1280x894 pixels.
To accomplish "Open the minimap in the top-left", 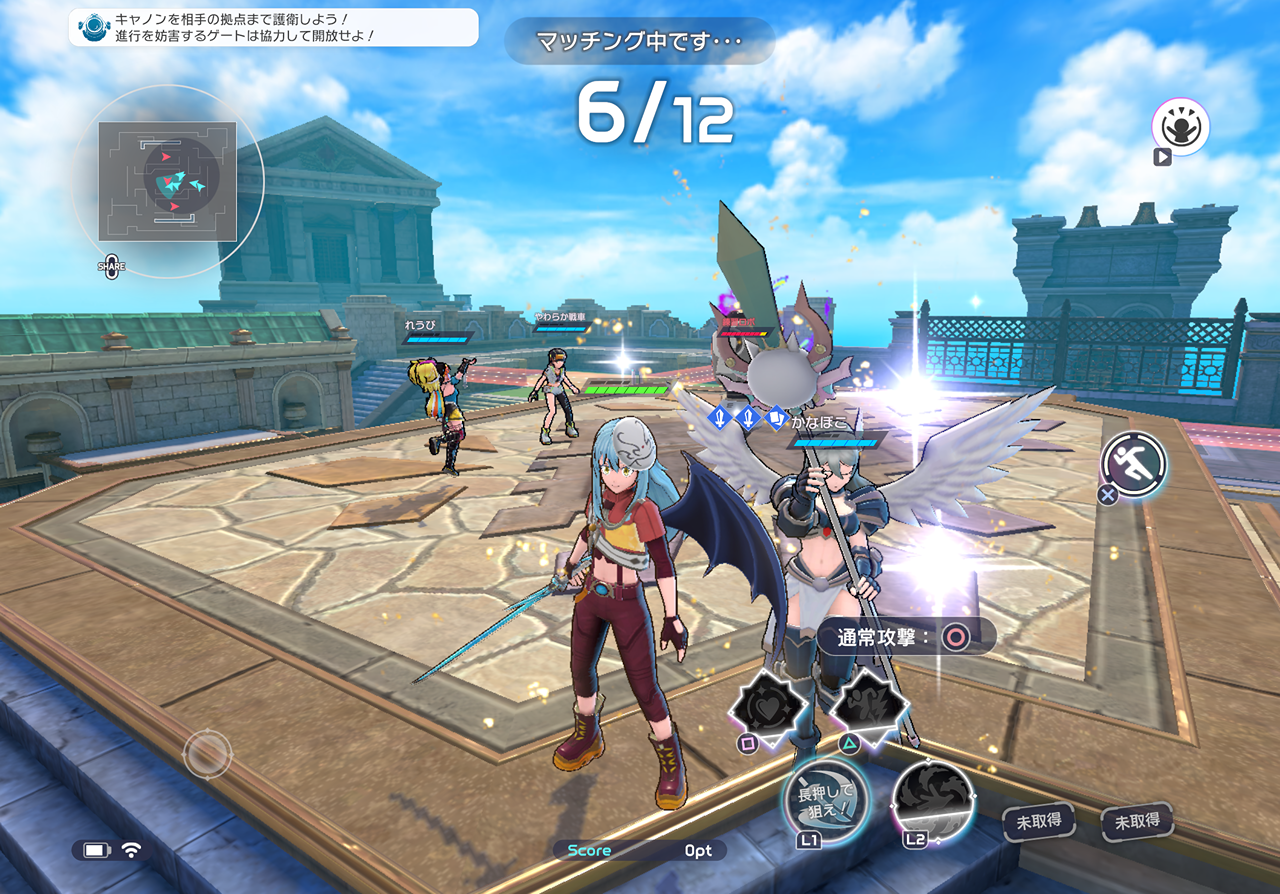I will tap(168, 182).
